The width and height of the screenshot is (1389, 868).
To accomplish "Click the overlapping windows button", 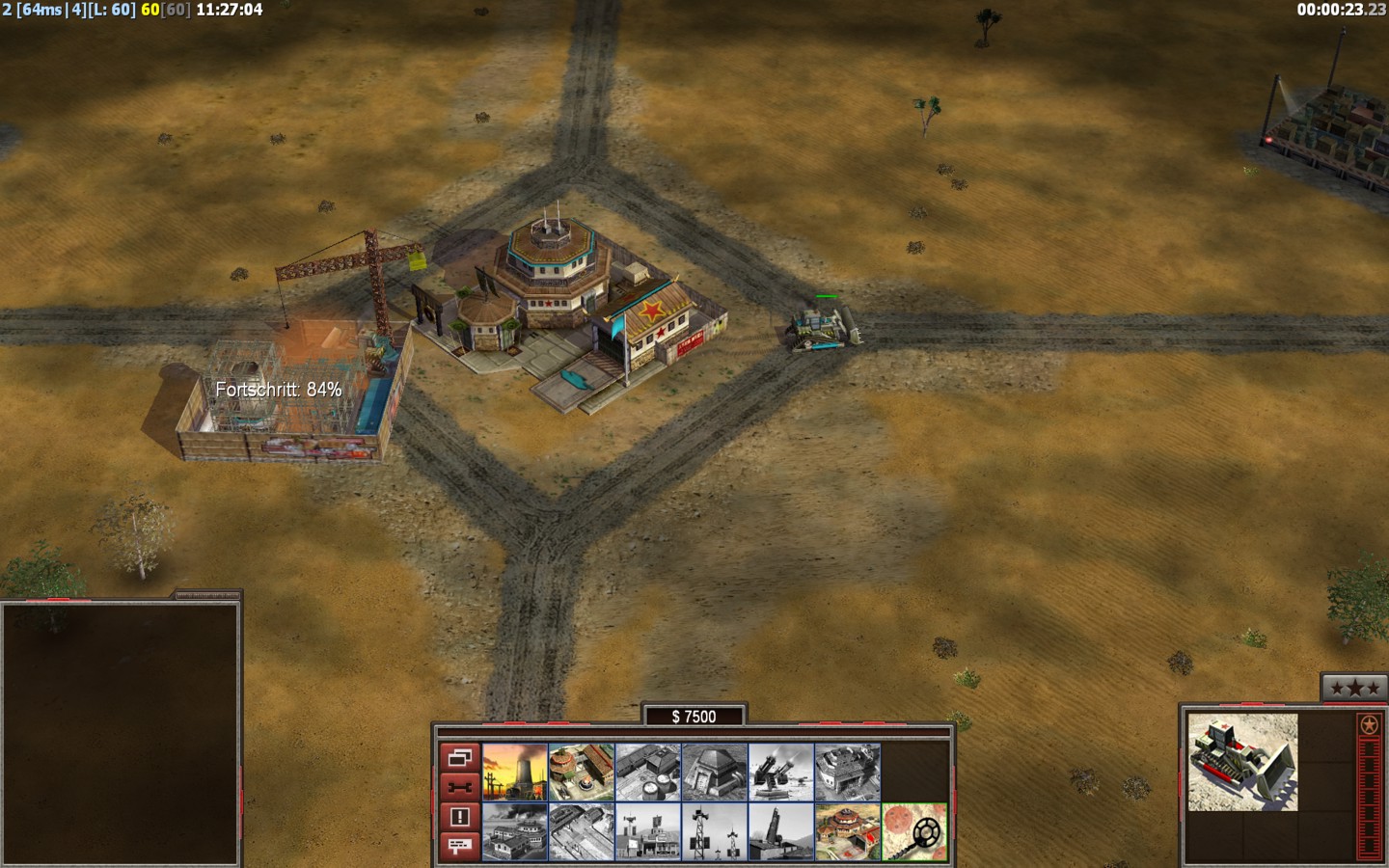I will click(x=459, y=757).
